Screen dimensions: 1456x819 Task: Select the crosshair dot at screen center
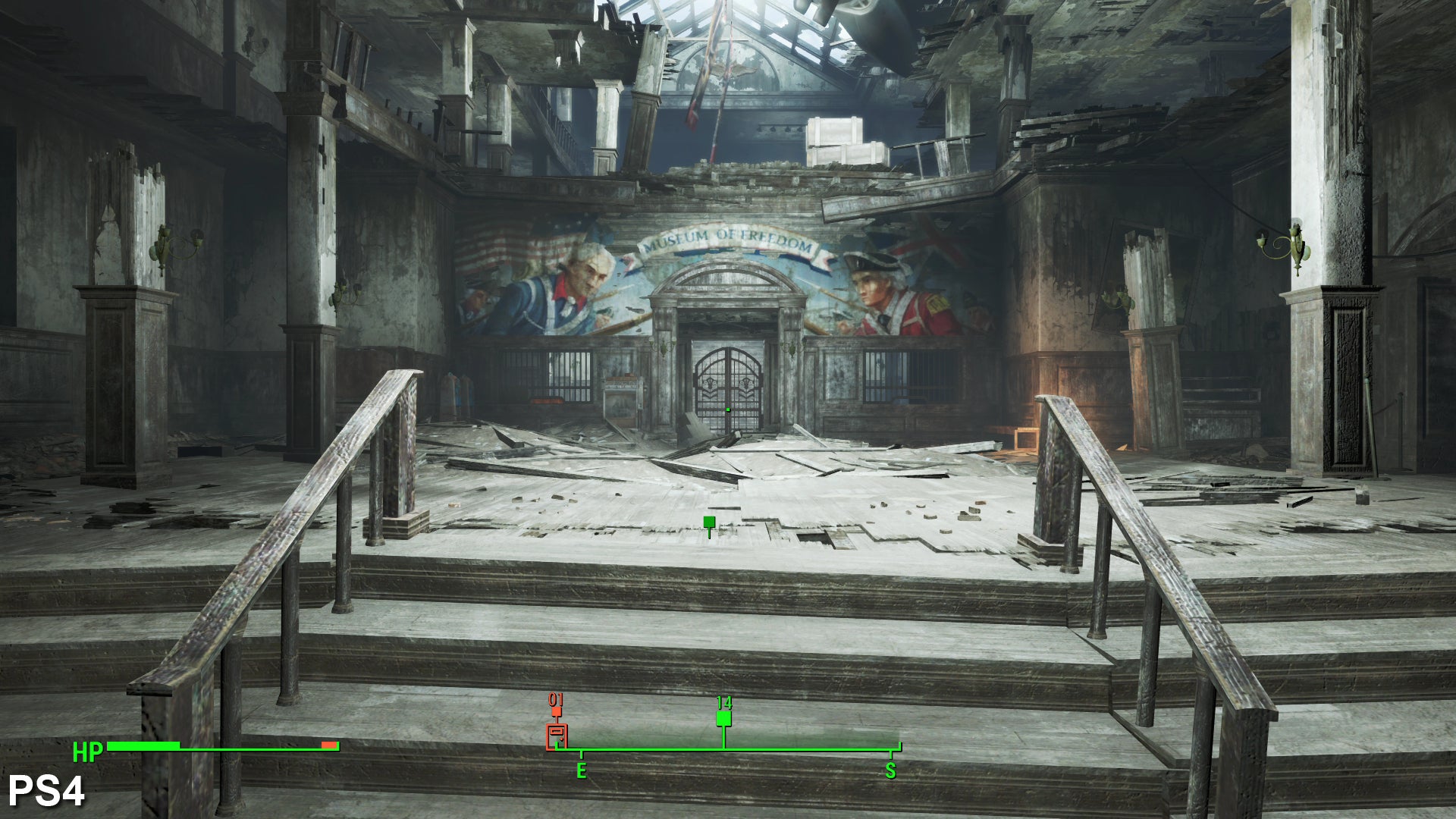(x=728, y=409)
